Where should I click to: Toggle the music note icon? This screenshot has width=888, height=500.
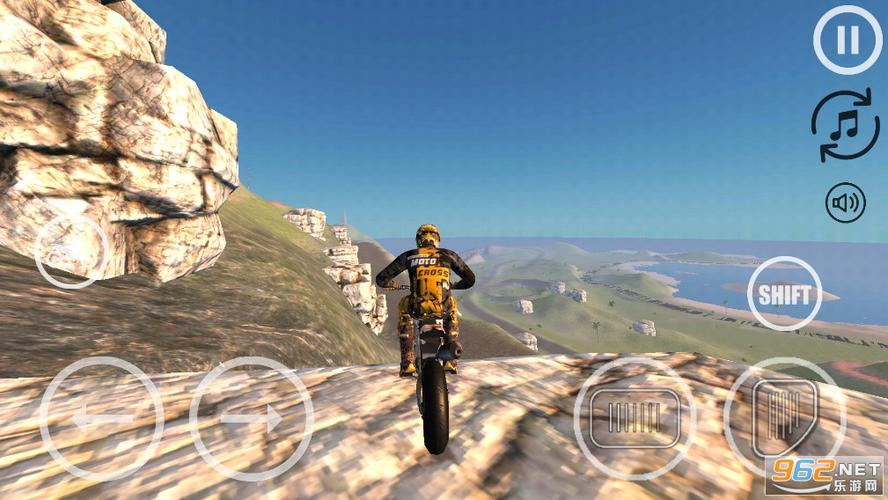[845, 125]
